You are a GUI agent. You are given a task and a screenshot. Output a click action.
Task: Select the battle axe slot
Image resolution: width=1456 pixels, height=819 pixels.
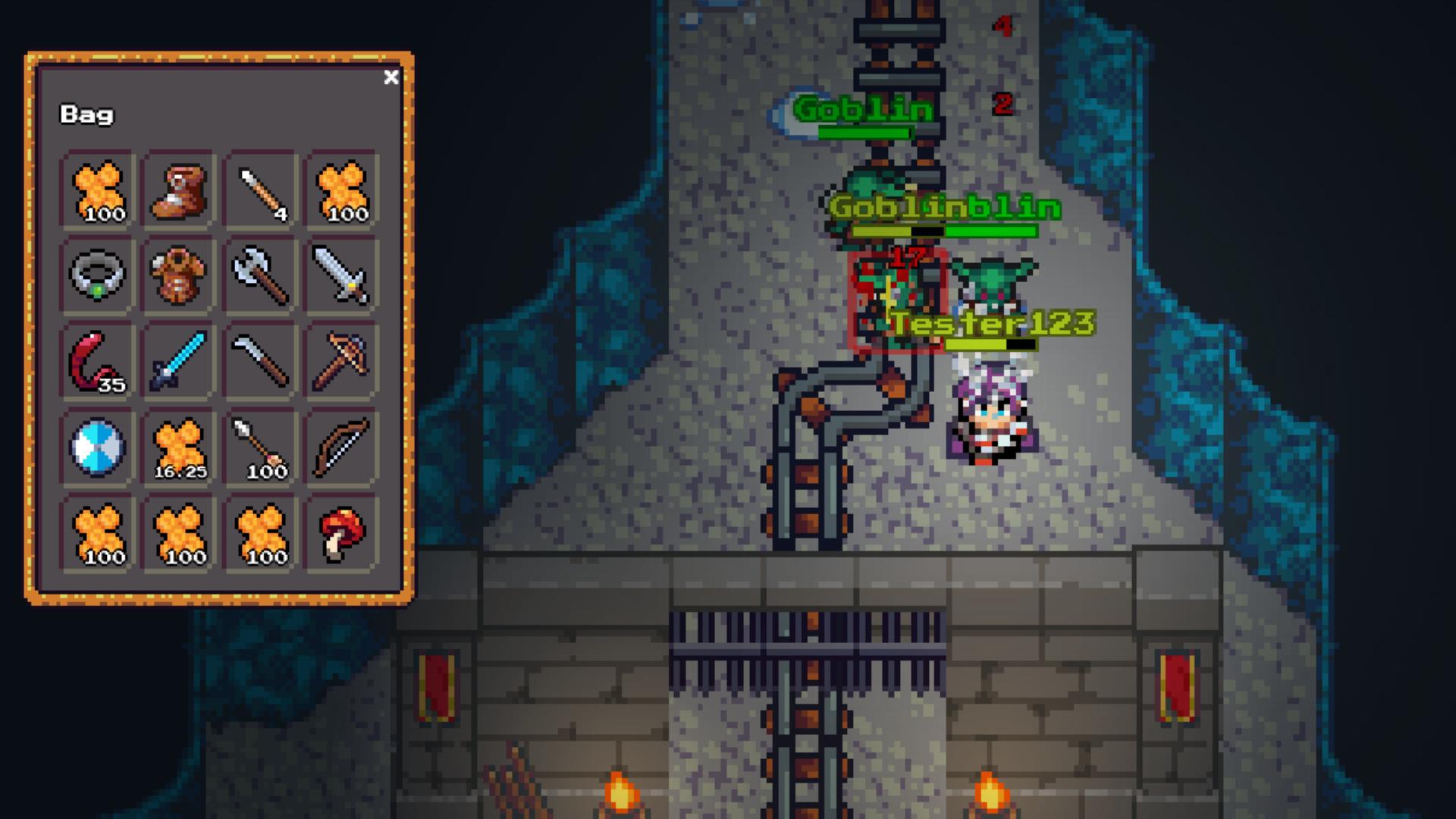[261, 275]
